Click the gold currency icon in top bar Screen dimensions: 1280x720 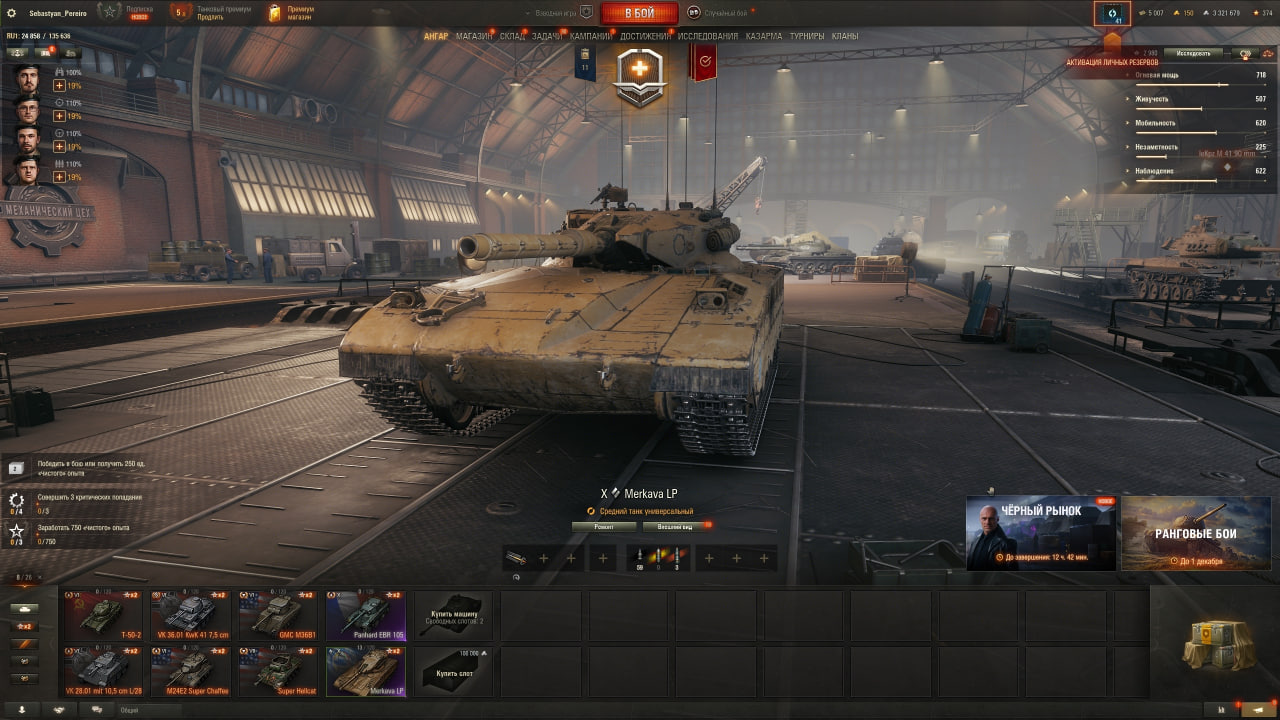[1177, 13]
